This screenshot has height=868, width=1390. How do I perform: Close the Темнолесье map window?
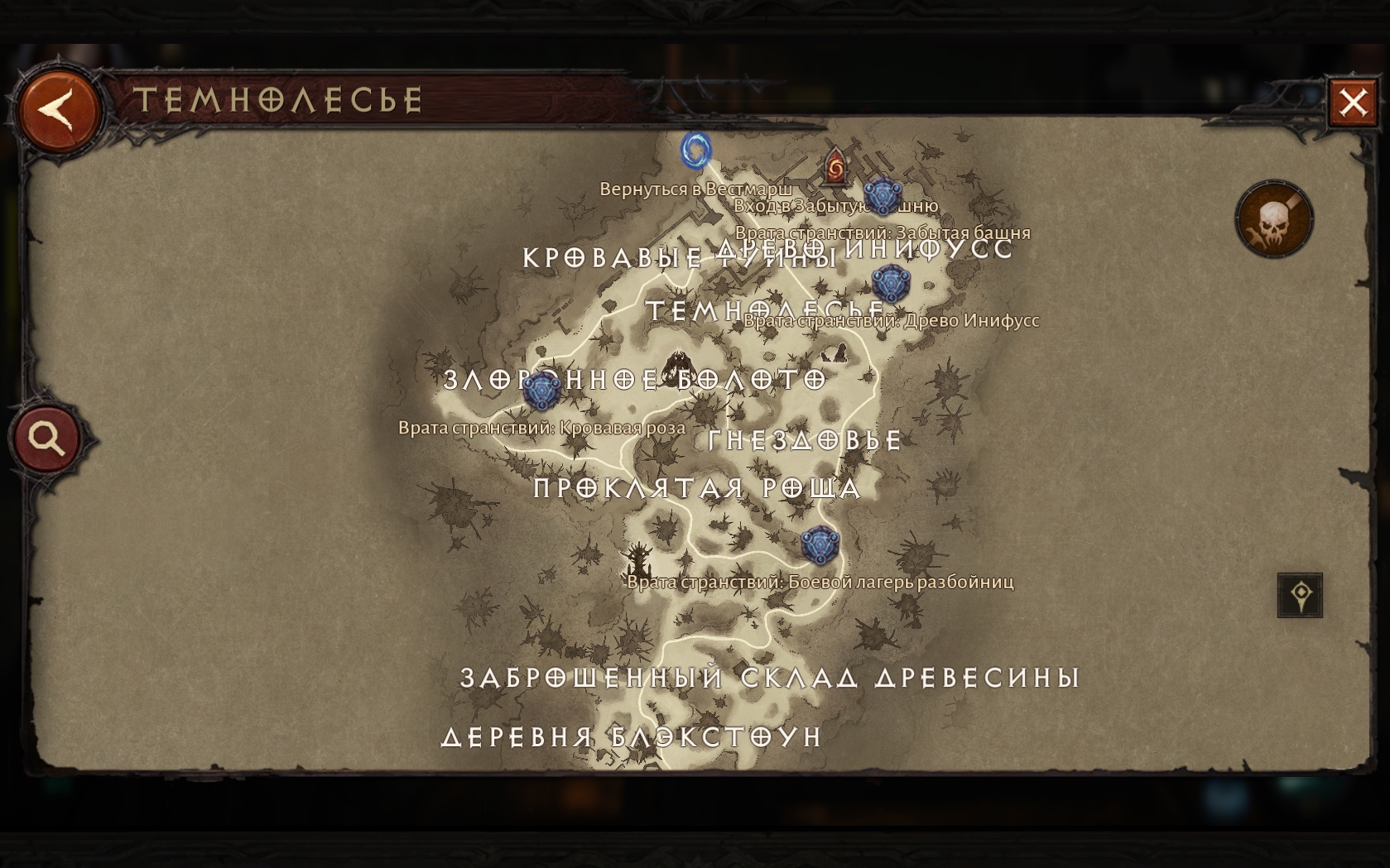click(1353, 103)
